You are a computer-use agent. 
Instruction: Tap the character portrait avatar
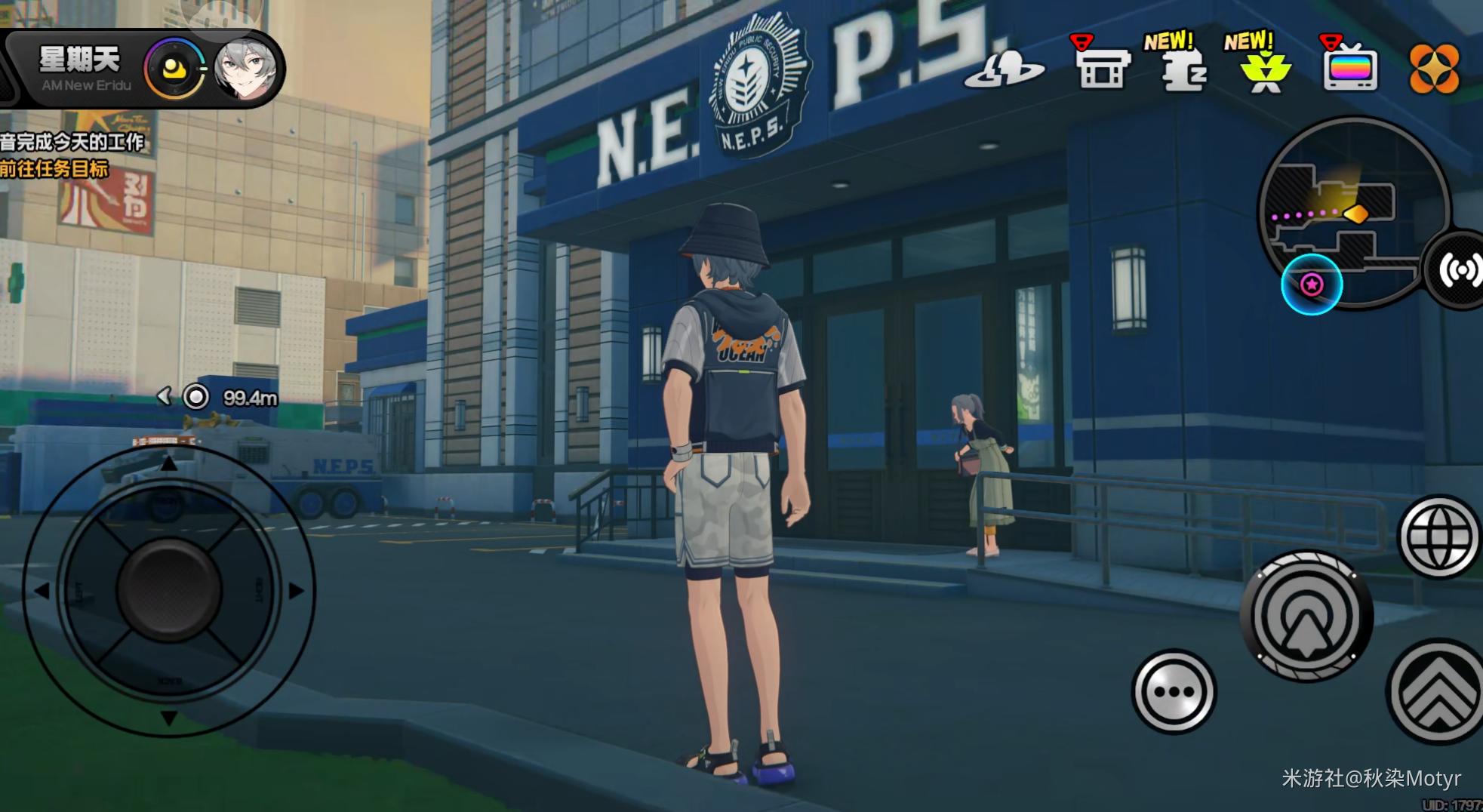point(245,68)
